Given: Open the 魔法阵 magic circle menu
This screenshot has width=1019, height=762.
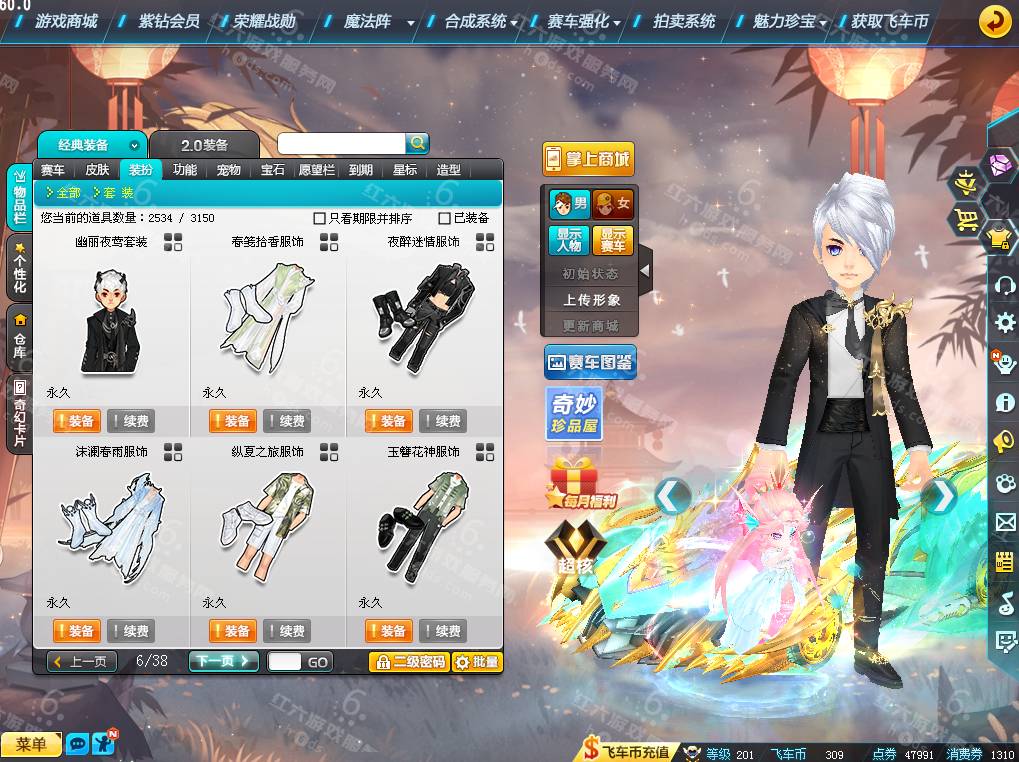Looking at the screenshot, I should (x=367, y=21).
